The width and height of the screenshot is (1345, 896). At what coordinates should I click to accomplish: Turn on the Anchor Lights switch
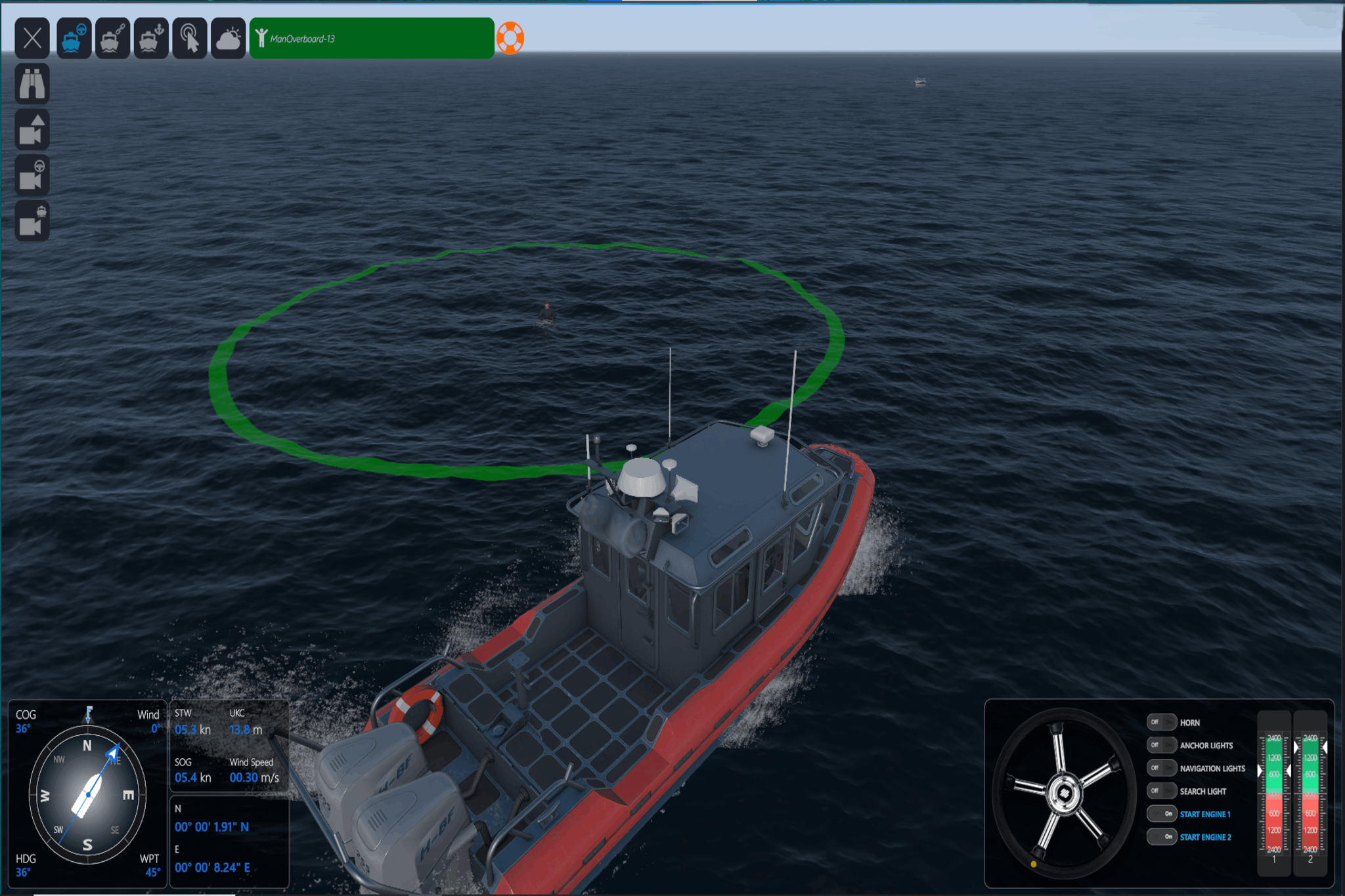click(x=1161, y=745)
